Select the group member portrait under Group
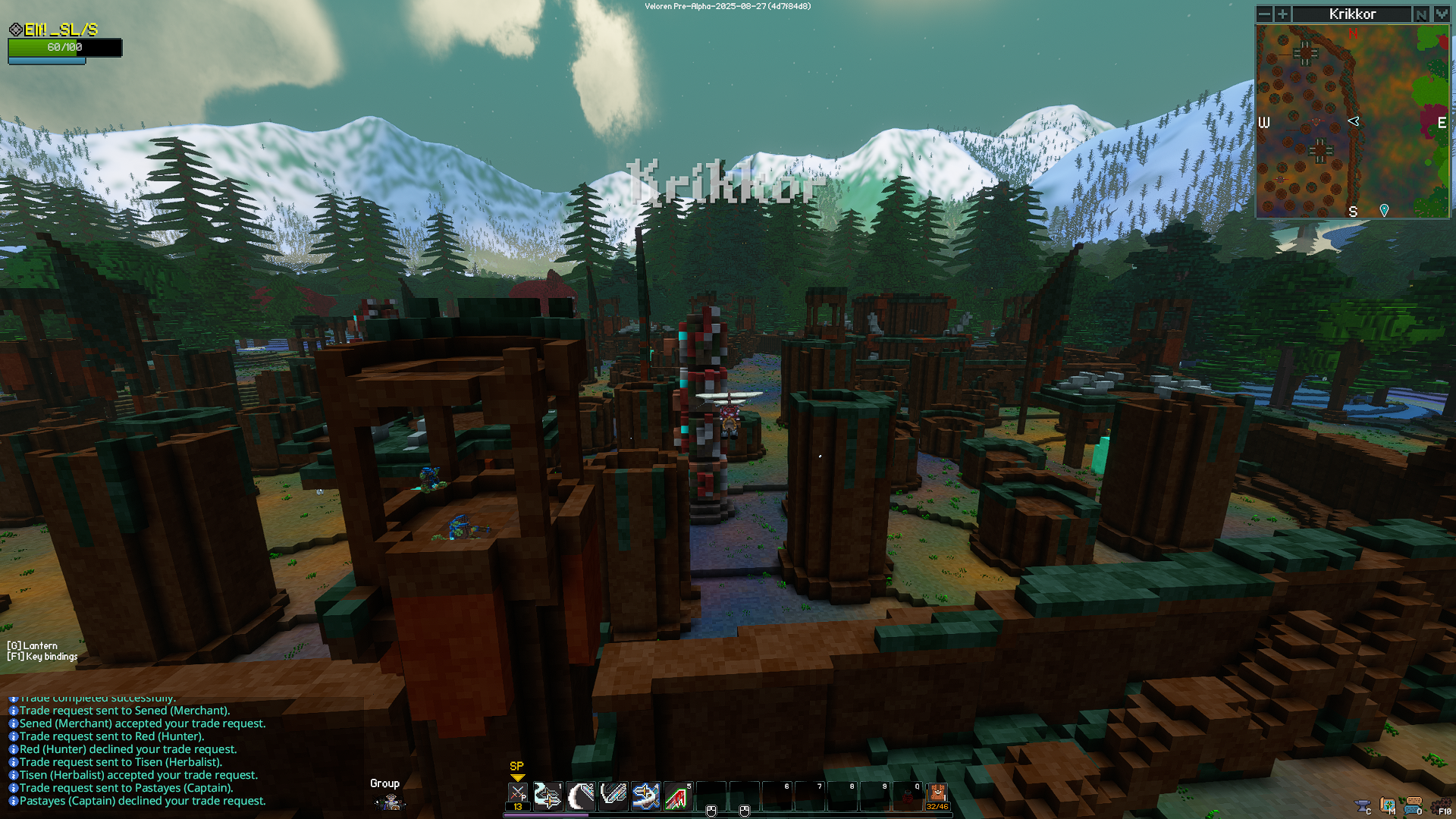This screenshot has height=819, width=1456. (x=391, y=802)
